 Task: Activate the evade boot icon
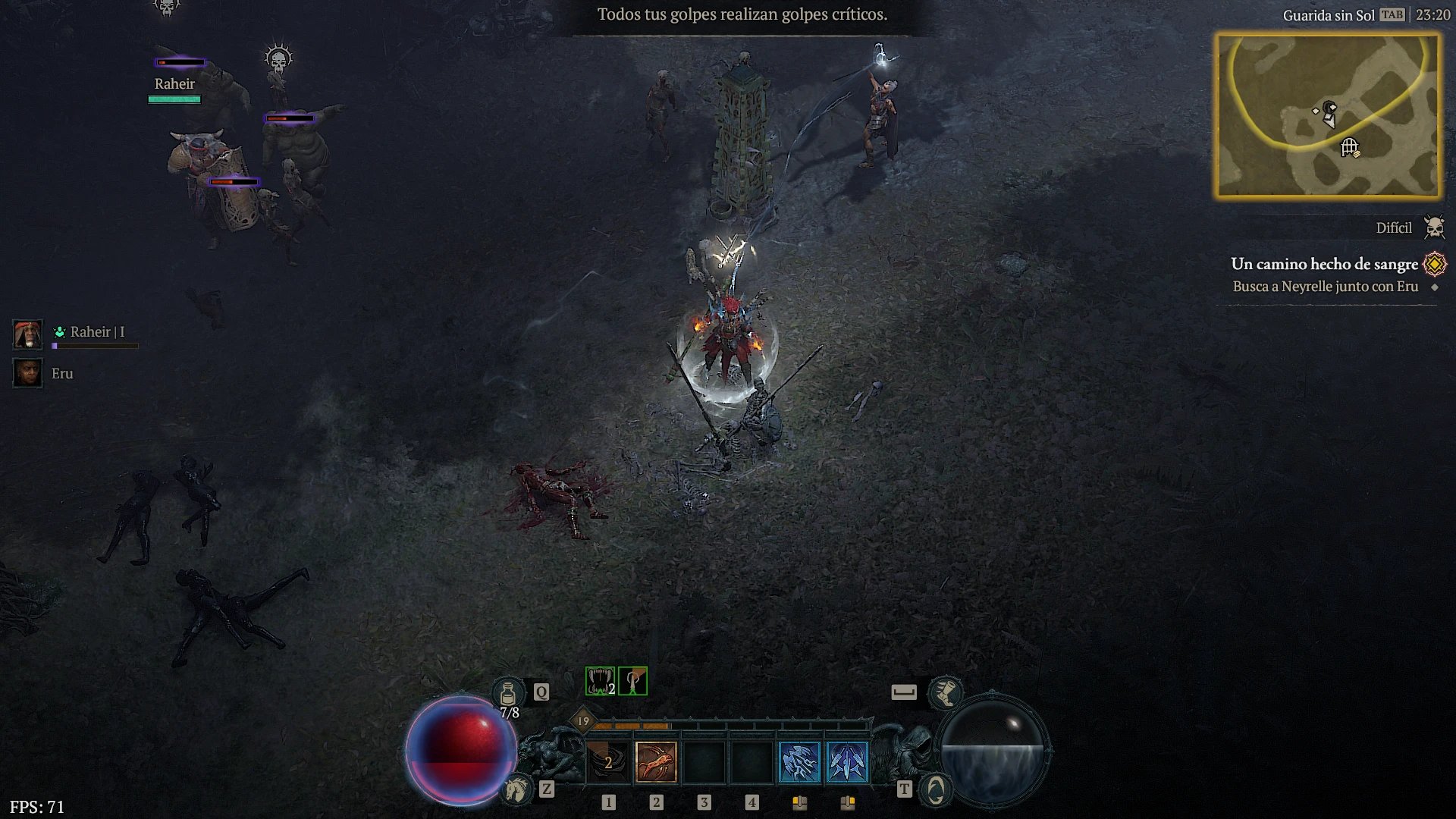pos(946,692)
